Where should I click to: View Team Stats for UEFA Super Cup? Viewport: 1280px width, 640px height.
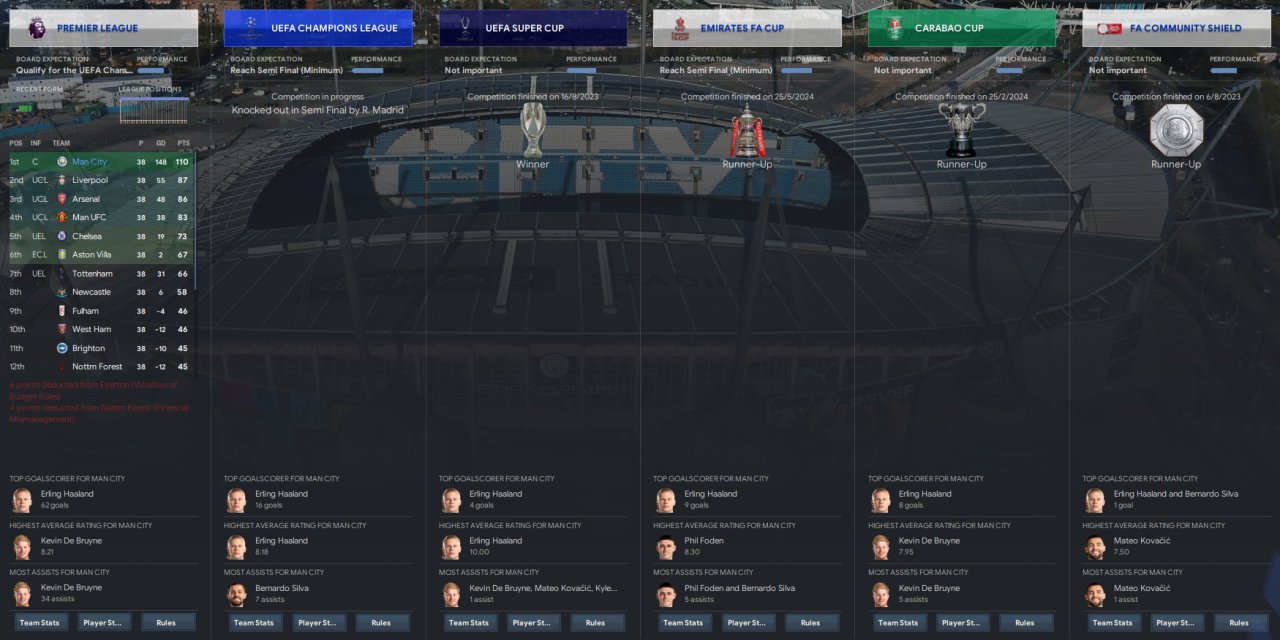coord(468,622)
